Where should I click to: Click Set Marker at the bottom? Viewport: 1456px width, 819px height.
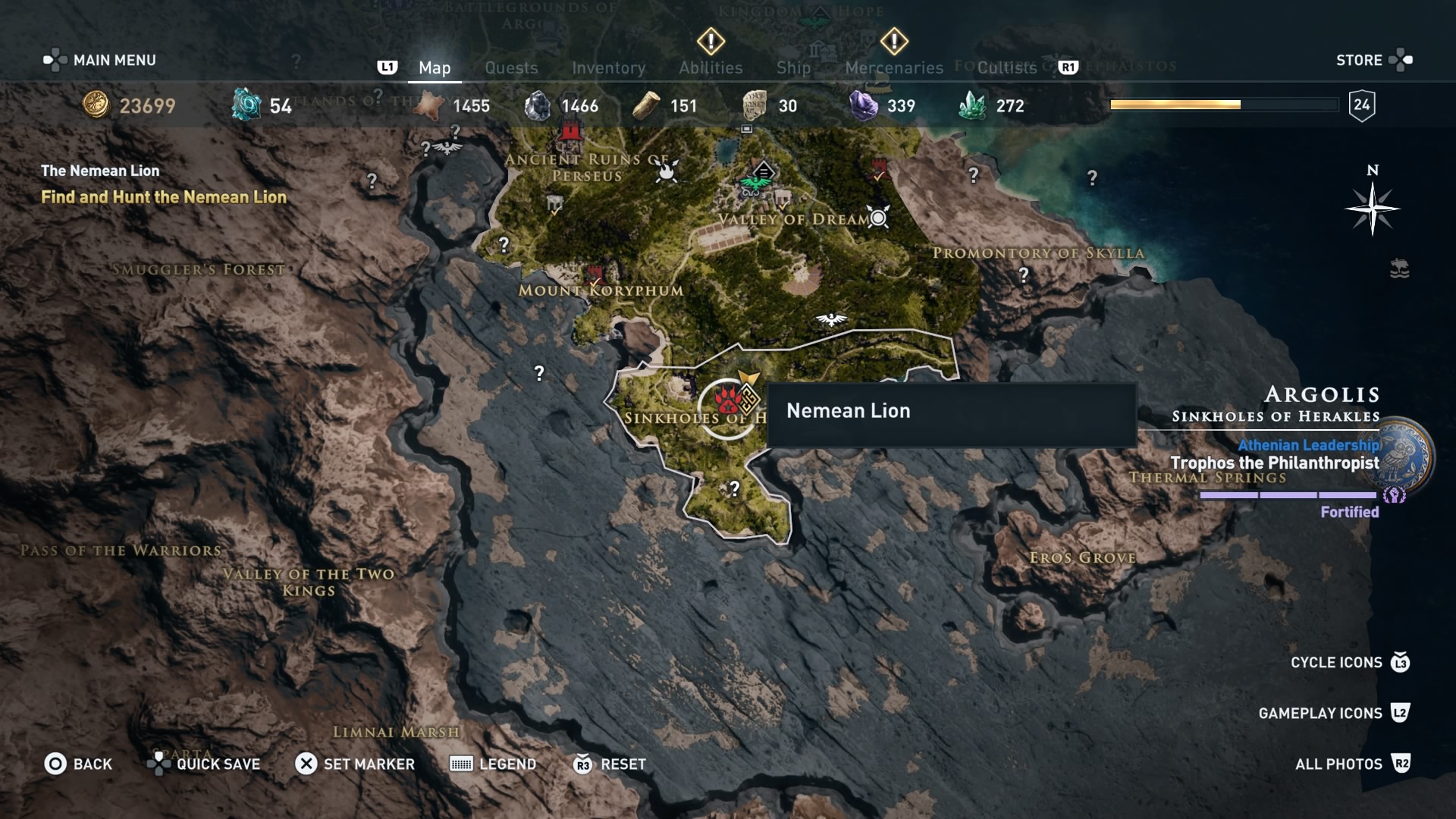355,764
